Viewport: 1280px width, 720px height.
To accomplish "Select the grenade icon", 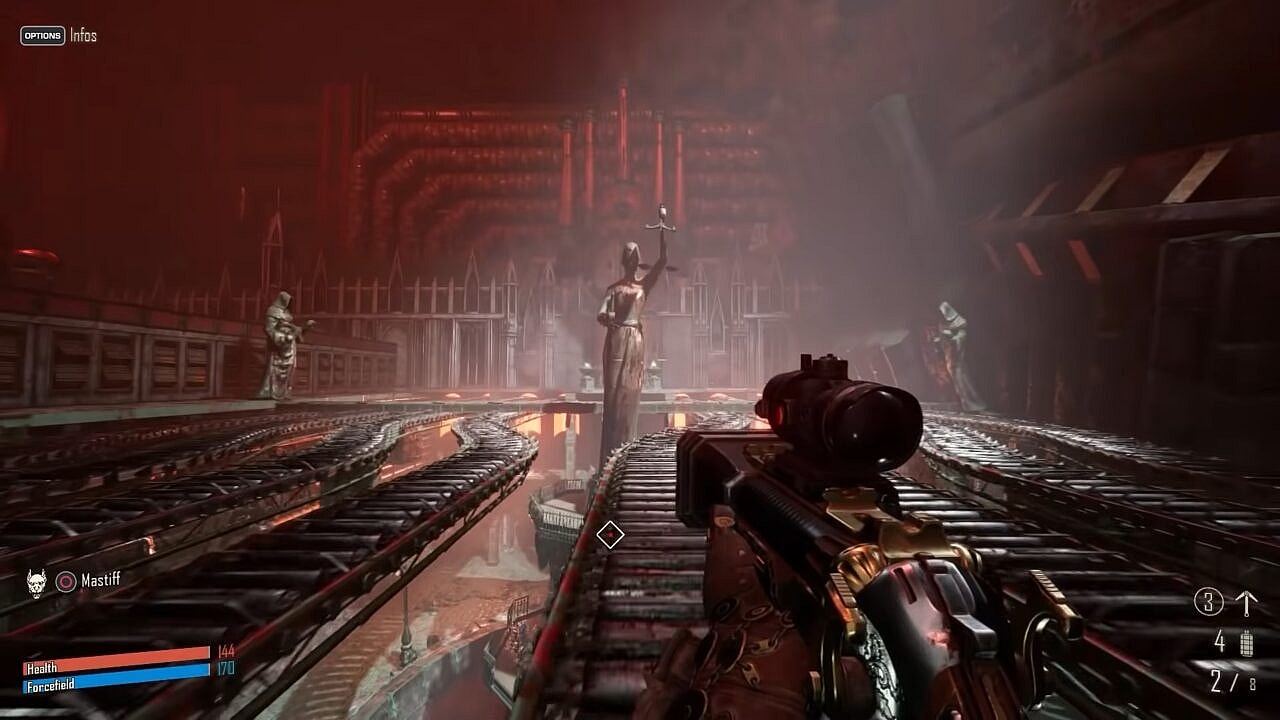I will (1246, 643).
